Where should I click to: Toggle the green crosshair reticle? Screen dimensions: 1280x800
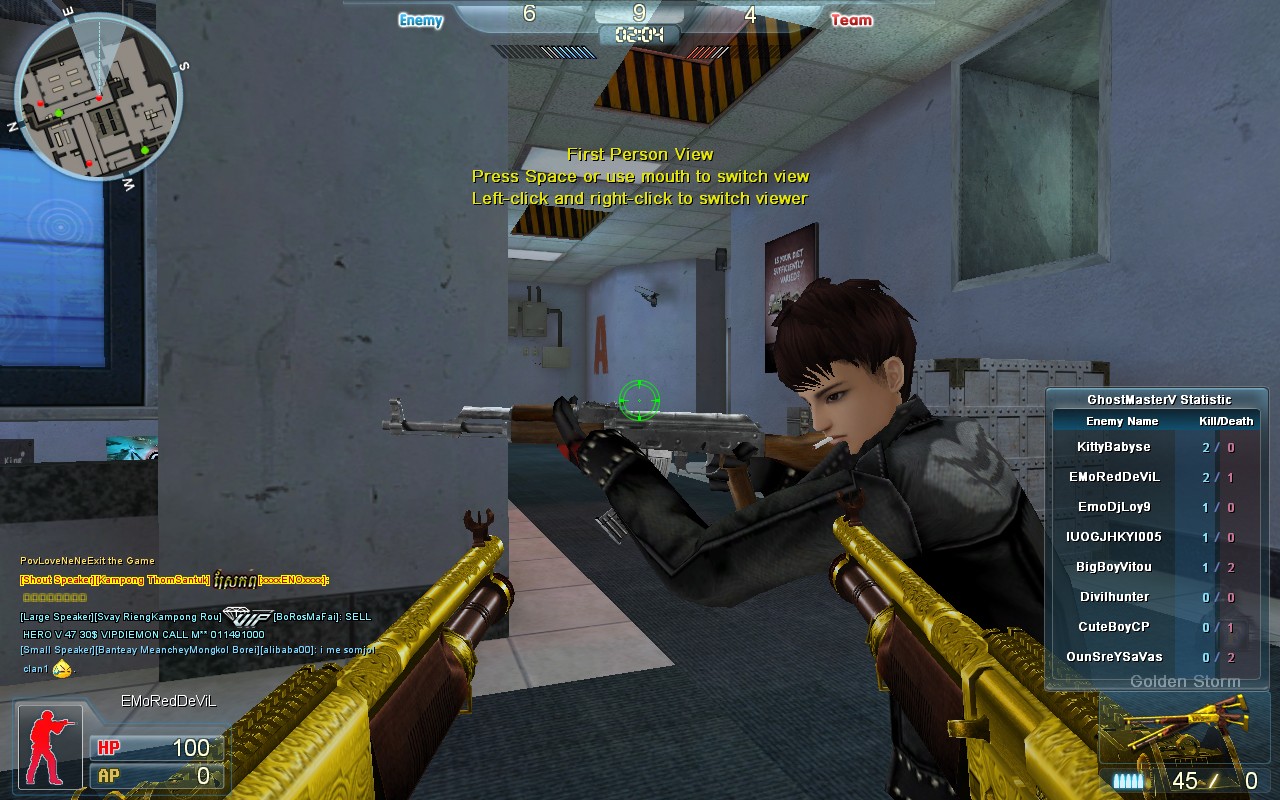pyautogui.click(x=638, y=401)
